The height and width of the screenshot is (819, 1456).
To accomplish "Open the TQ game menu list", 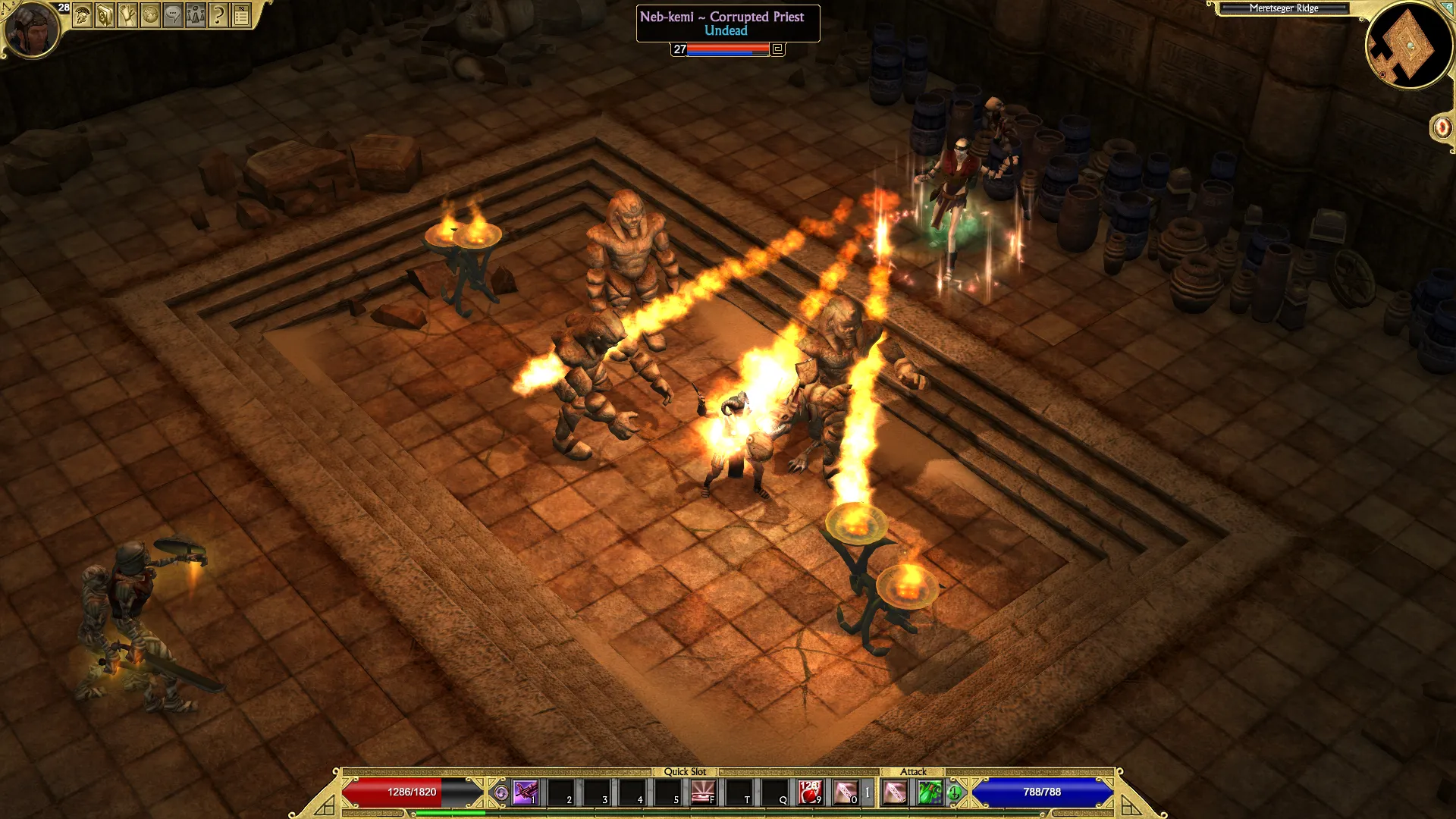I will tap(242, 14).
